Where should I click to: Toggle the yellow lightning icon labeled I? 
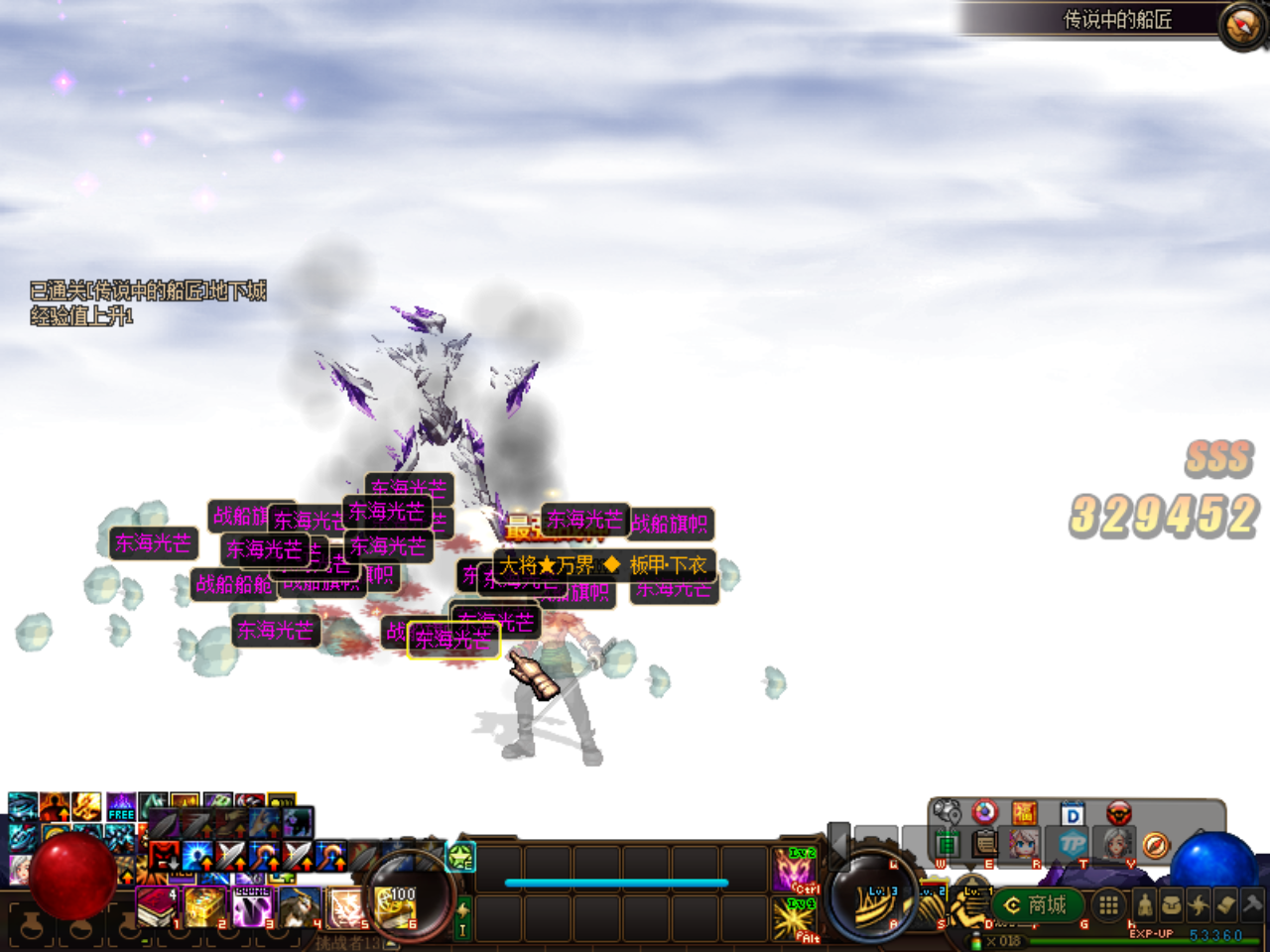[x=463, y=917]
